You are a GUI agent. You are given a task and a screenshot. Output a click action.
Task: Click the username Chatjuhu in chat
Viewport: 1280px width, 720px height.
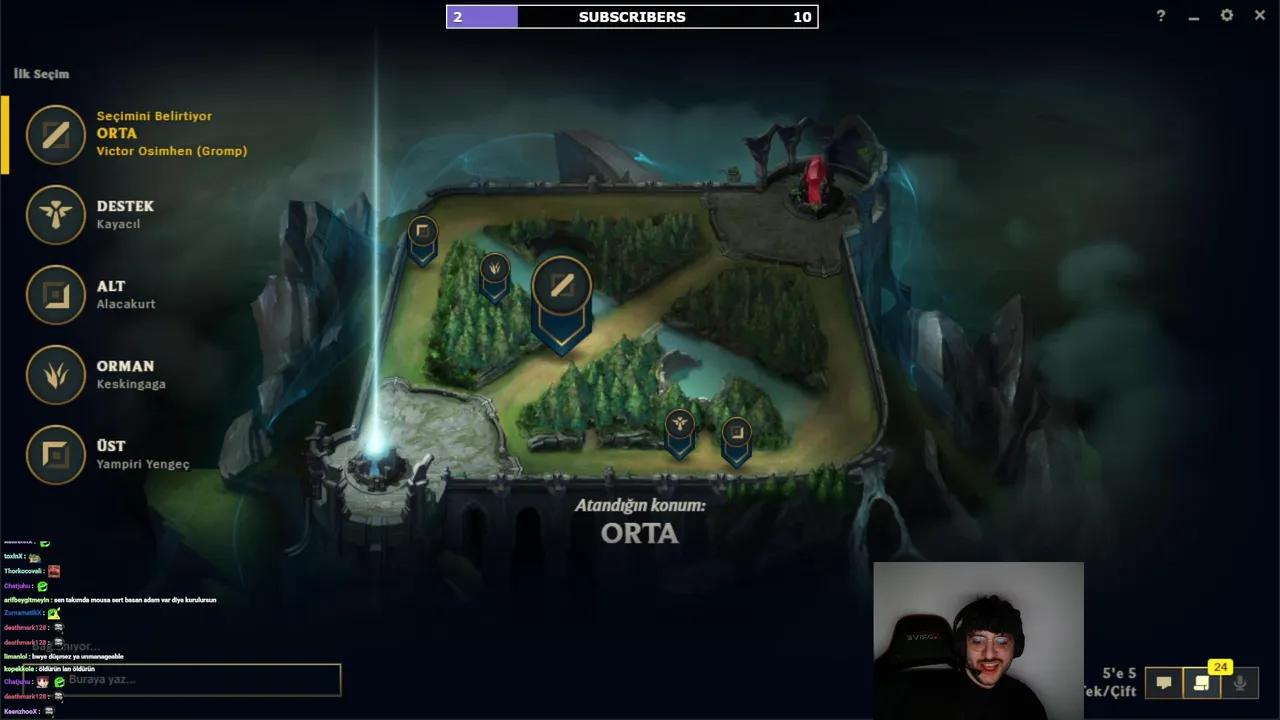click(17, 586)
